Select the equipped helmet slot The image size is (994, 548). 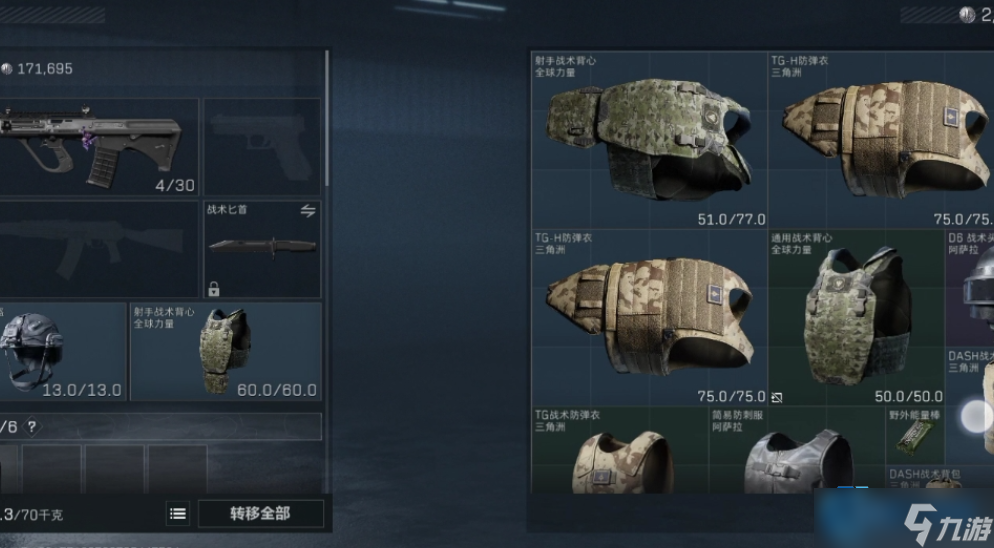[x=60, y=352]
